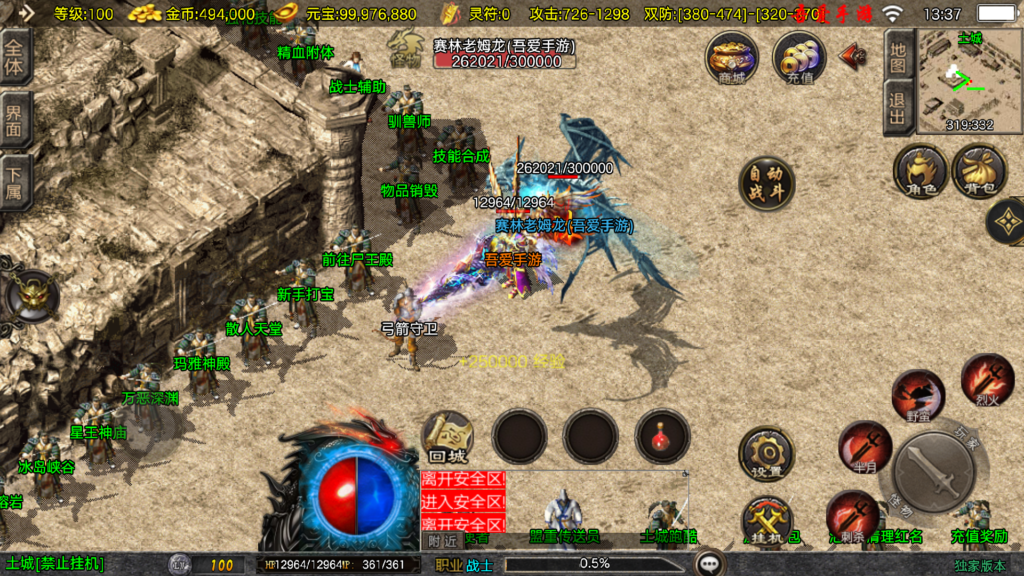The image size is (1024, 576).
Task: Use the 刺杀 sword skill
Action: point(852,515)
